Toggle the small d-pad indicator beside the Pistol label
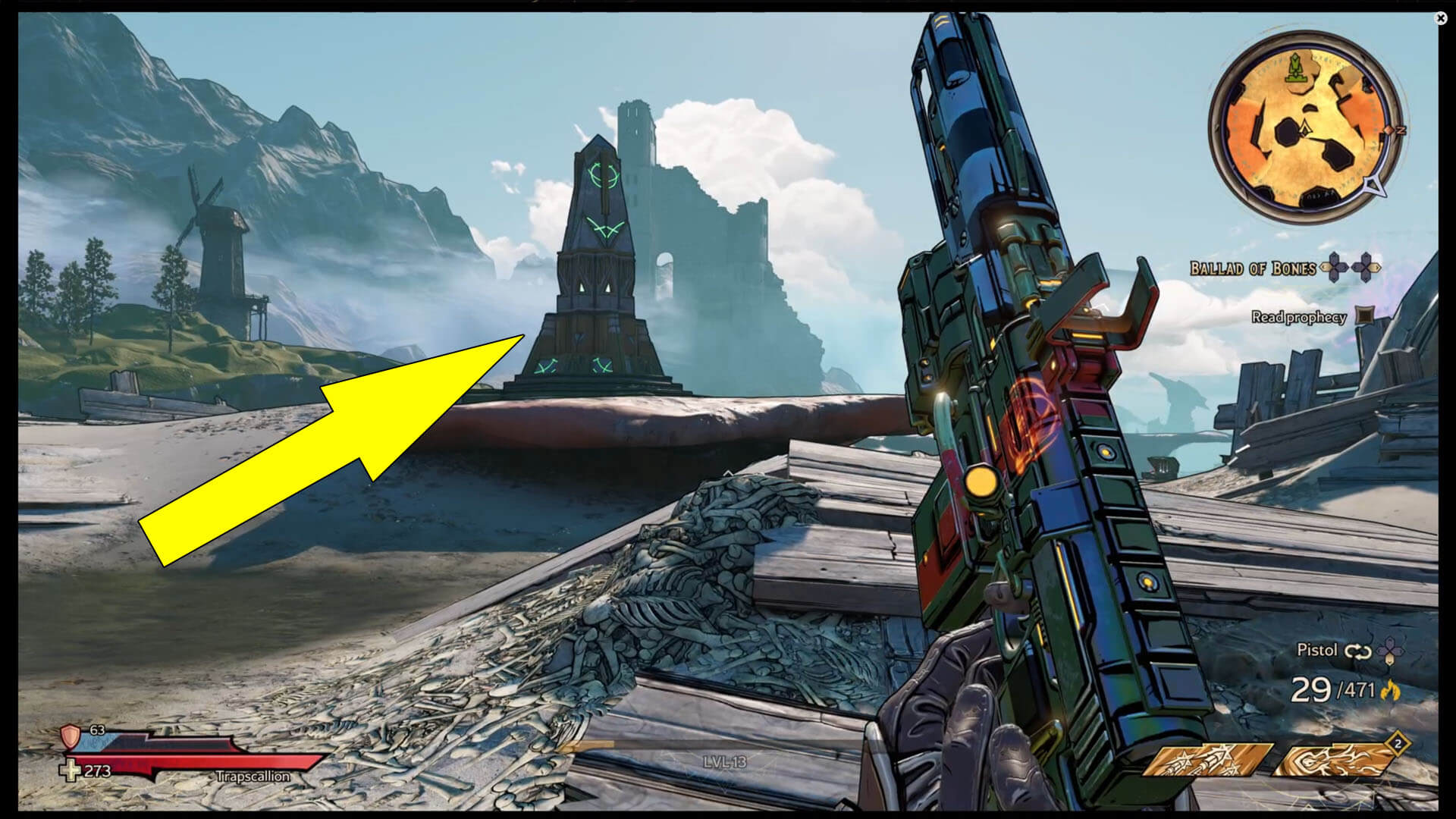Screen dimensions: 1456x819 1389,650
